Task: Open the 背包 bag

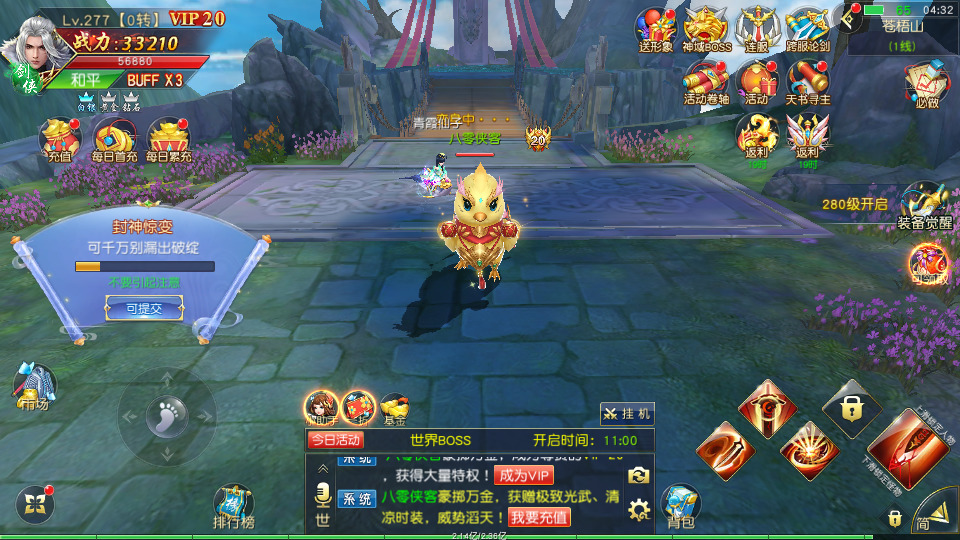Action: [x=681, y=506]
